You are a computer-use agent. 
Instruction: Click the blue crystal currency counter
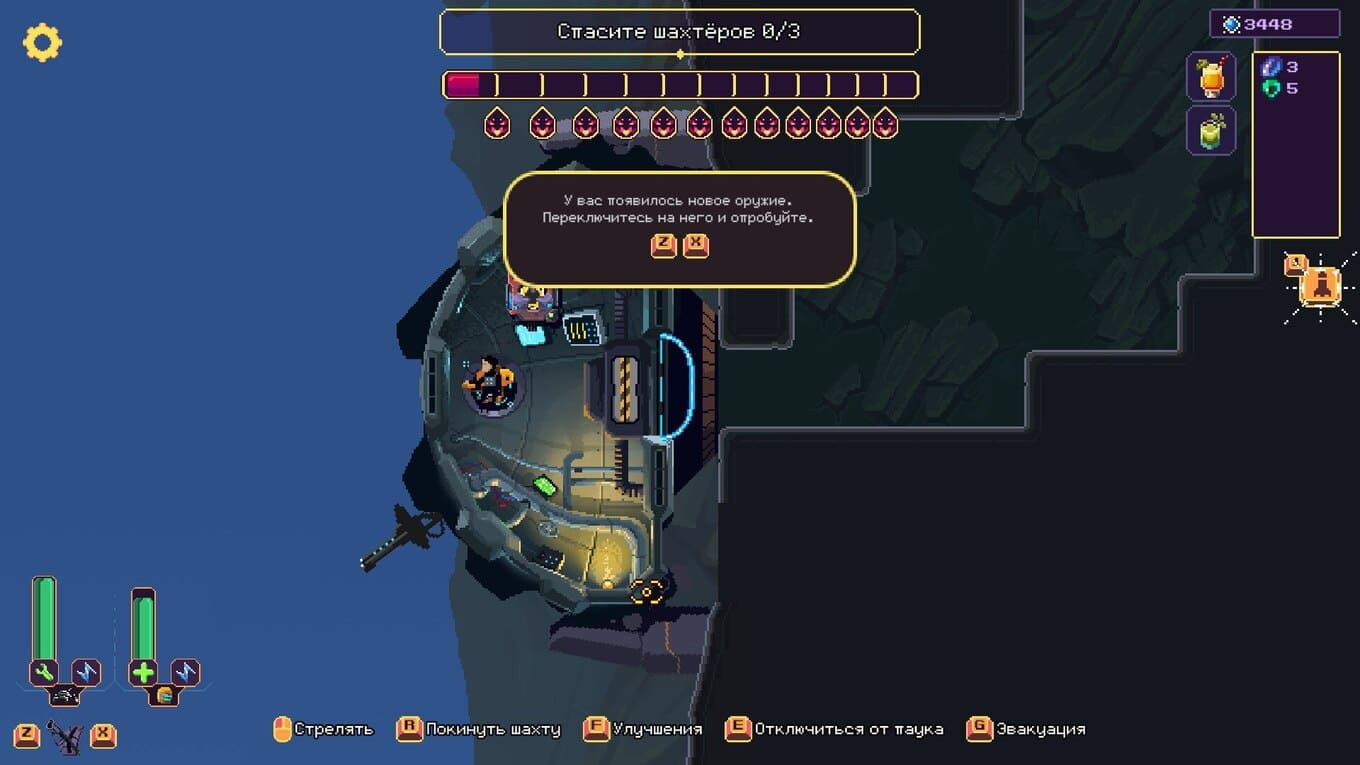pos(1274,24)
